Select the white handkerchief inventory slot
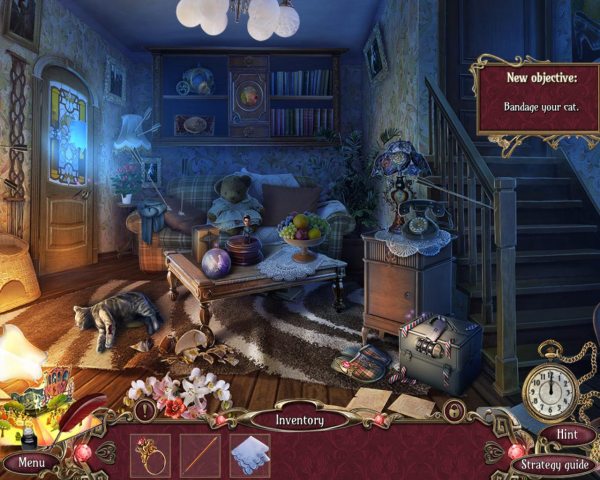This screenshot has height=480, width=600. tap(249, 454)
